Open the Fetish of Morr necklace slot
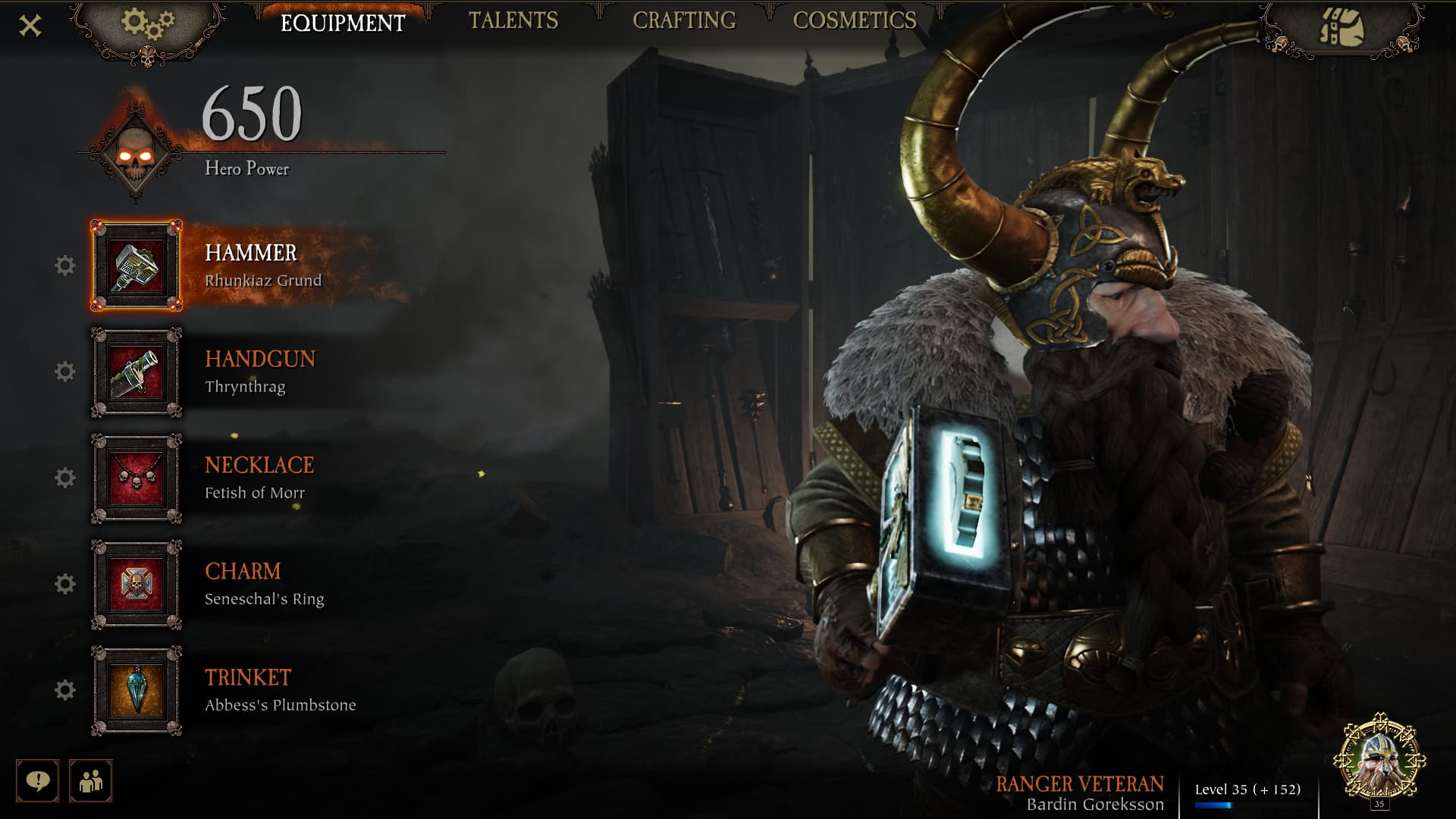Image resolution: width=1456 pixels, height=819 pixels. pyautogui.click(x=136, y=478)
